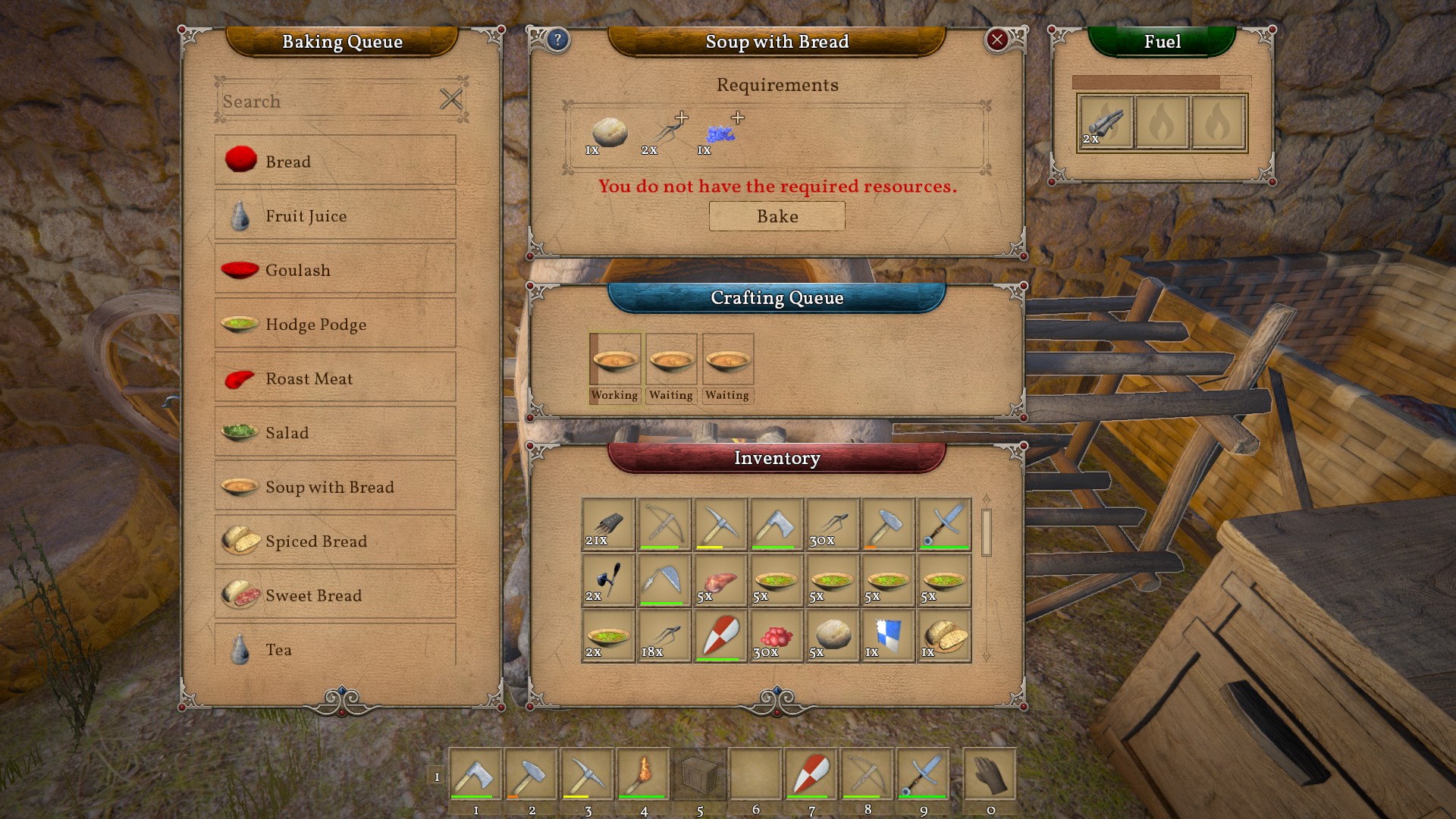The image size is (1456, 819).
Task: Choose Fruit Juice from the baking list
Action: (x=334, y=215)
